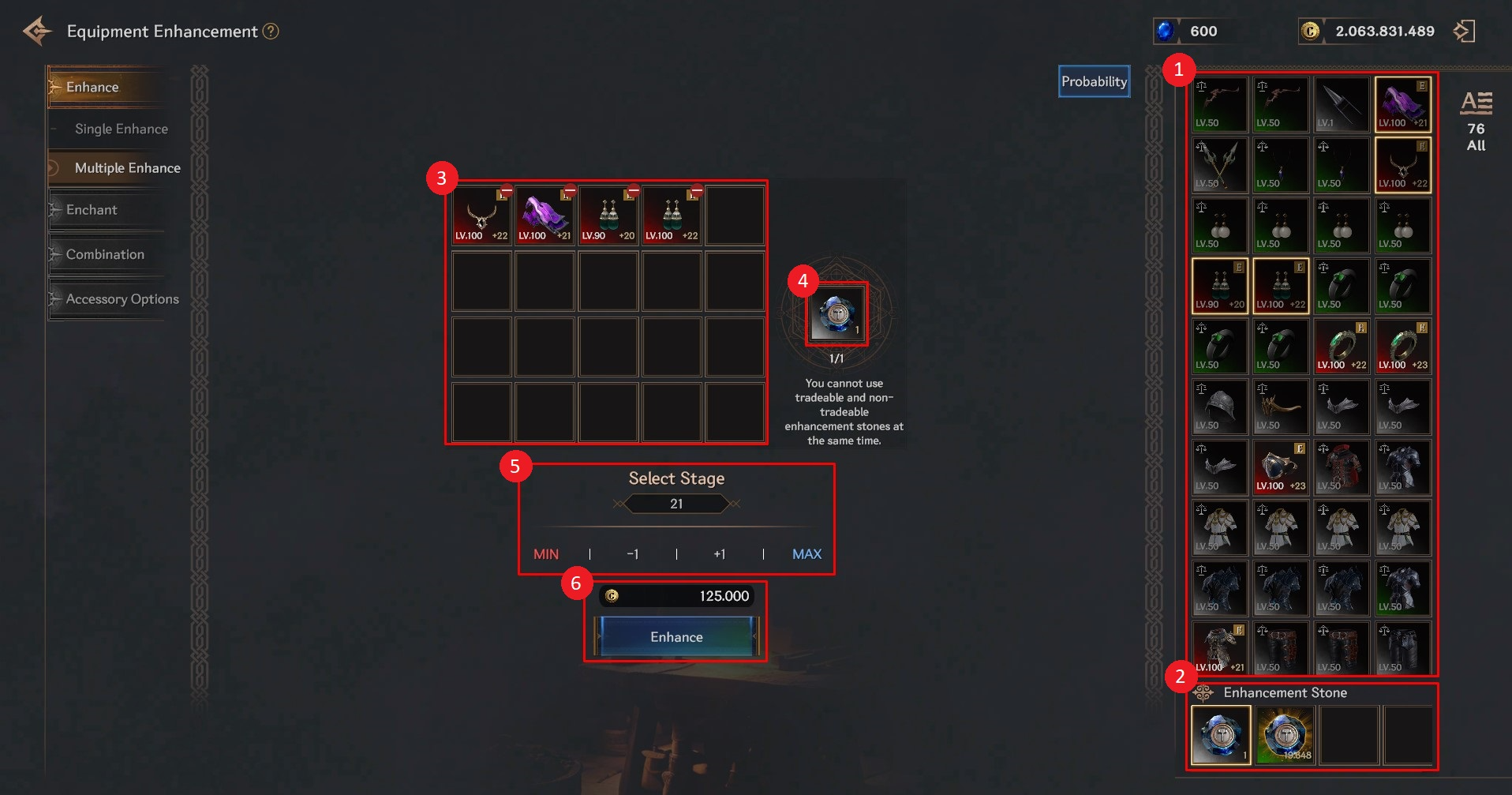Decrease stage with -1

coord(633,554)
